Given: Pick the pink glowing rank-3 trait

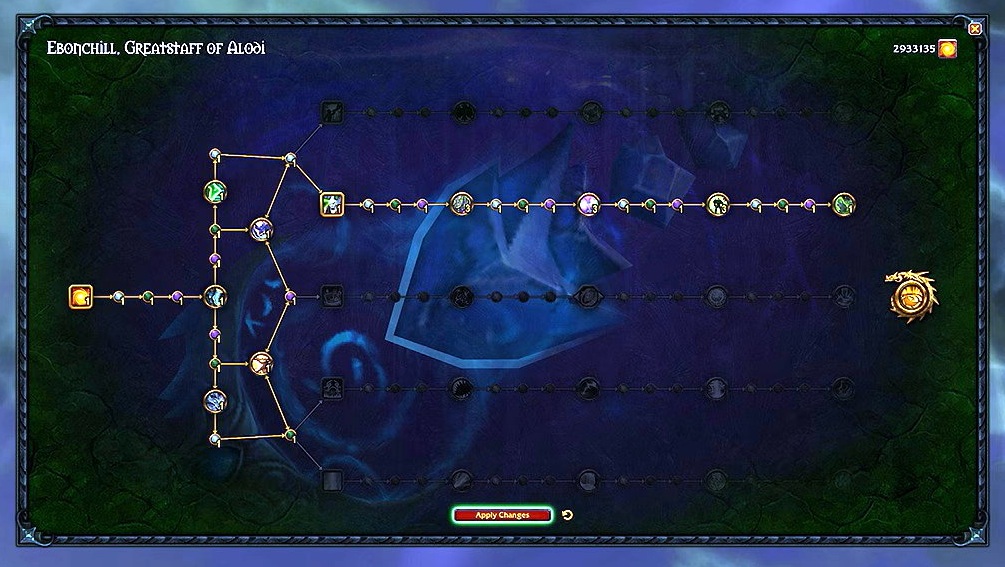Looking at the screenshot, I should click(588, 204).
